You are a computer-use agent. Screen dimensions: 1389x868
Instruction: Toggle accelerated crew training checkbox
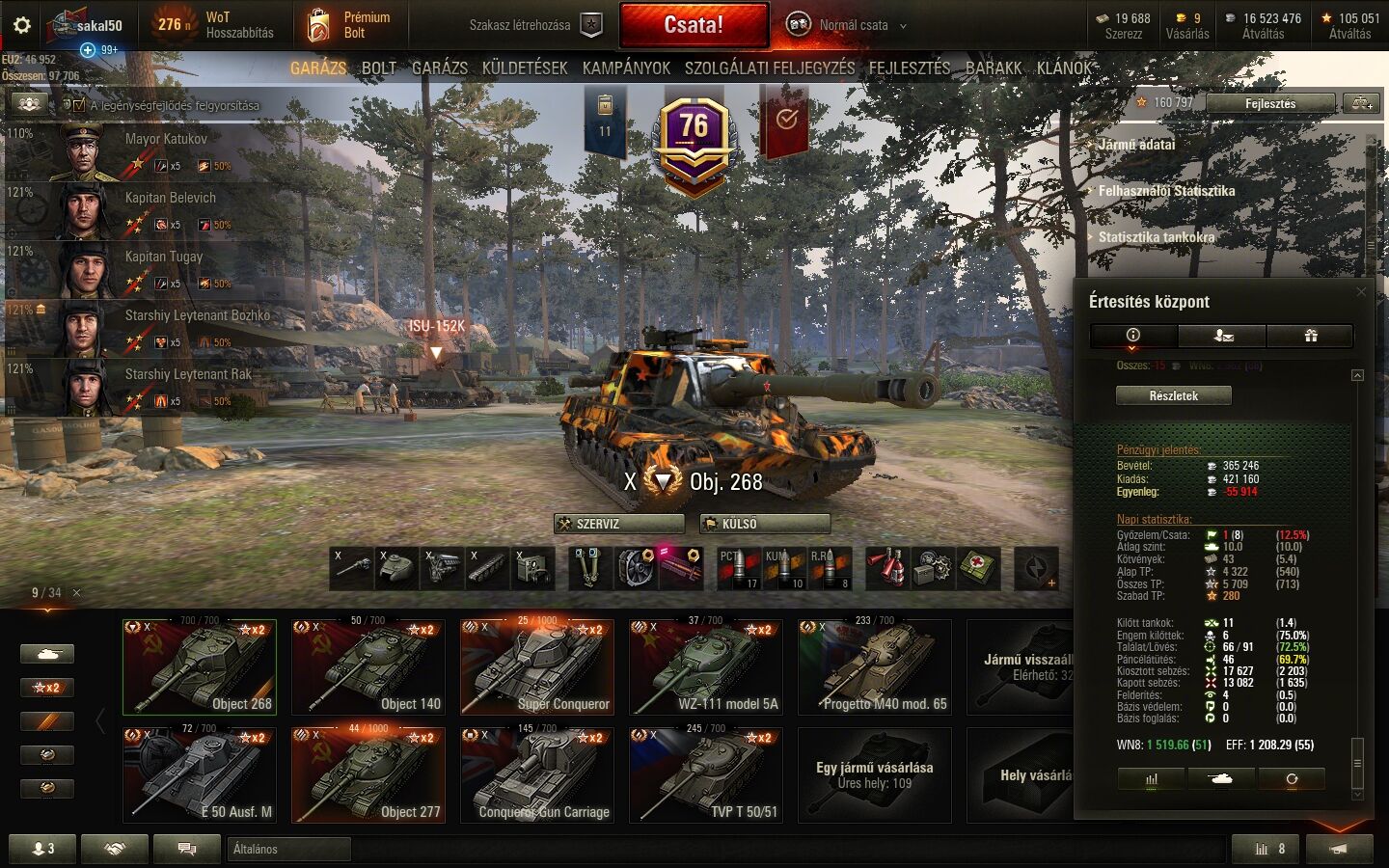click(x=79, y=105)
